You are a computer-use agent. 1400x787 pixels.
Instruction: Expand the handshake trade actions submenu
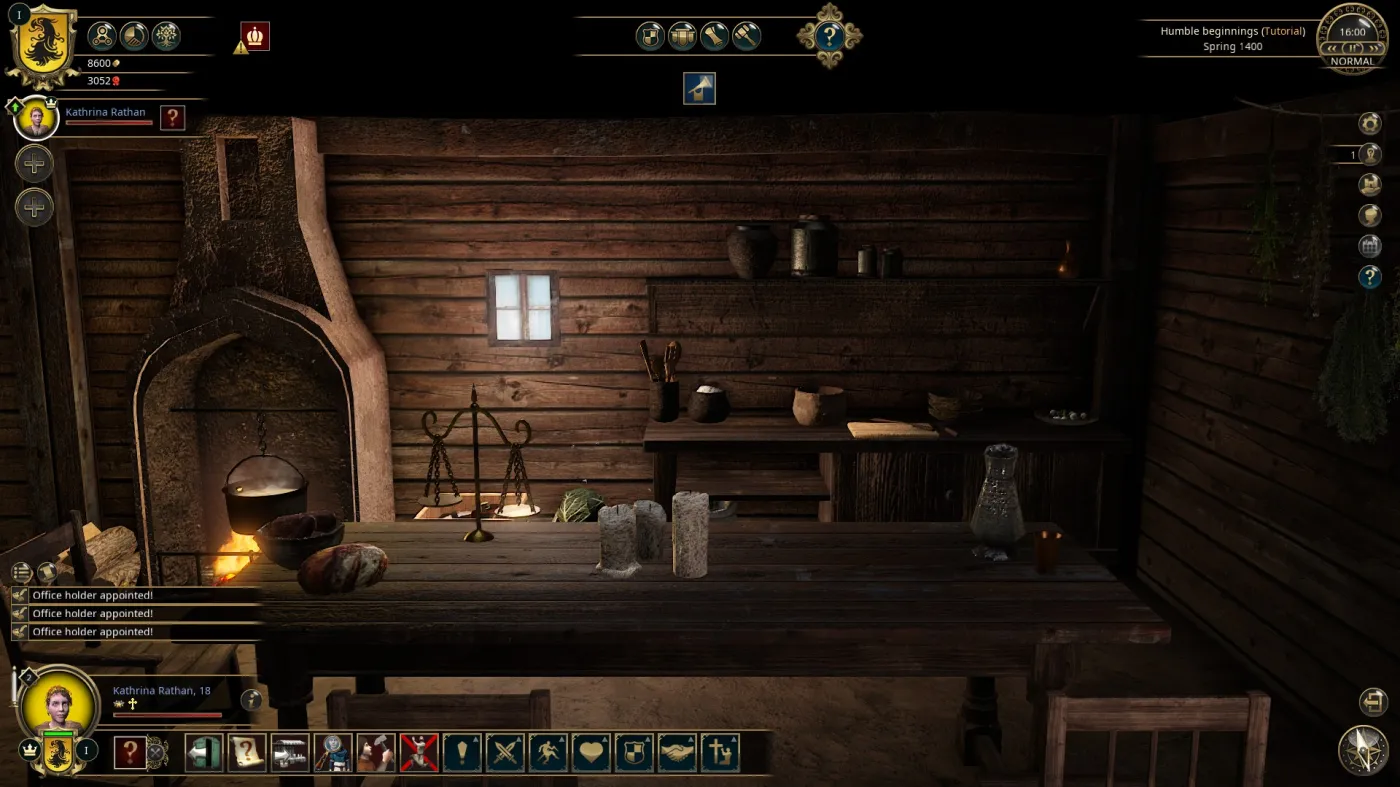point(679,752)
